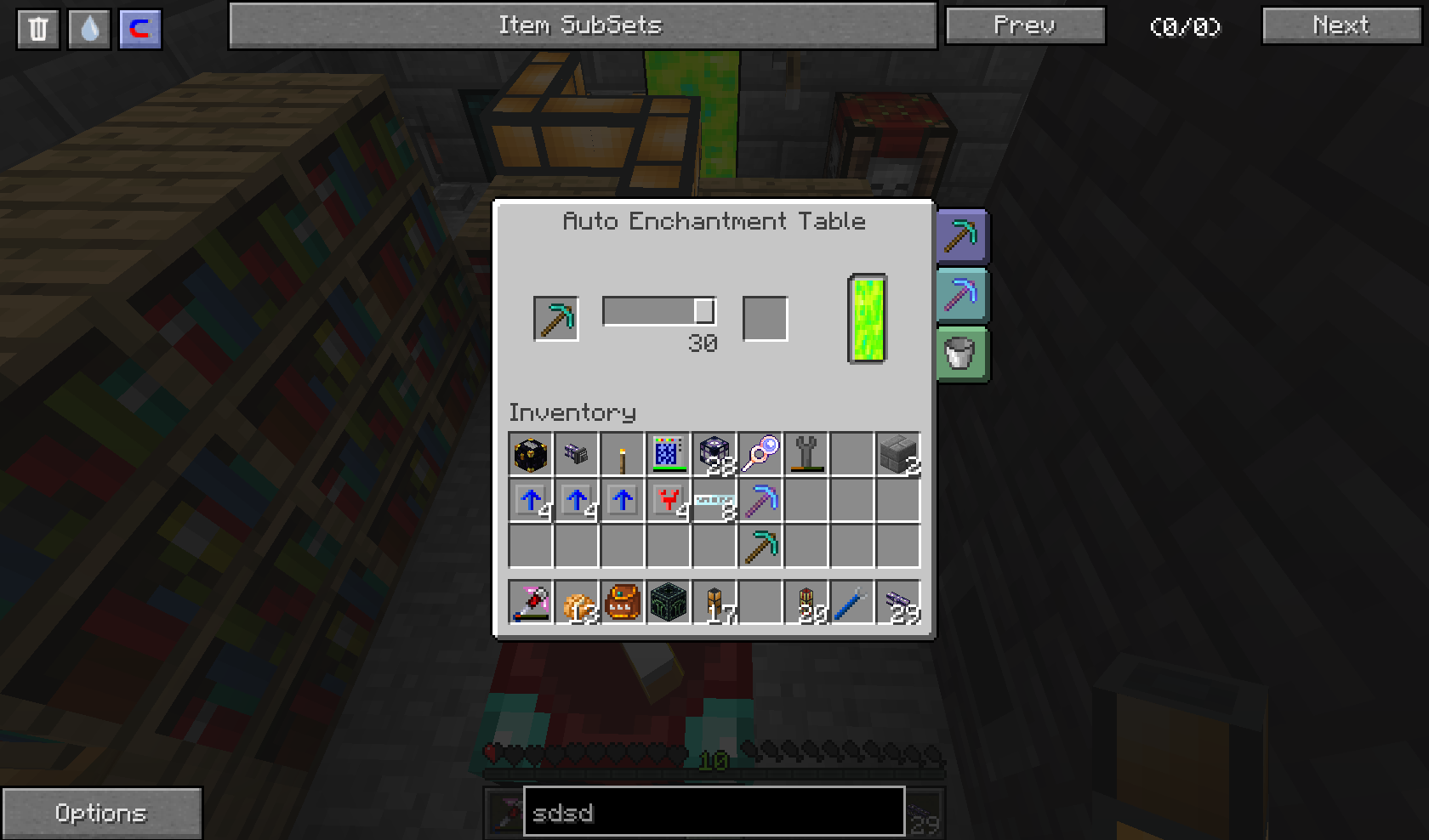Click the Prev page button
Screen dimensions: 1429x840
1025,26
